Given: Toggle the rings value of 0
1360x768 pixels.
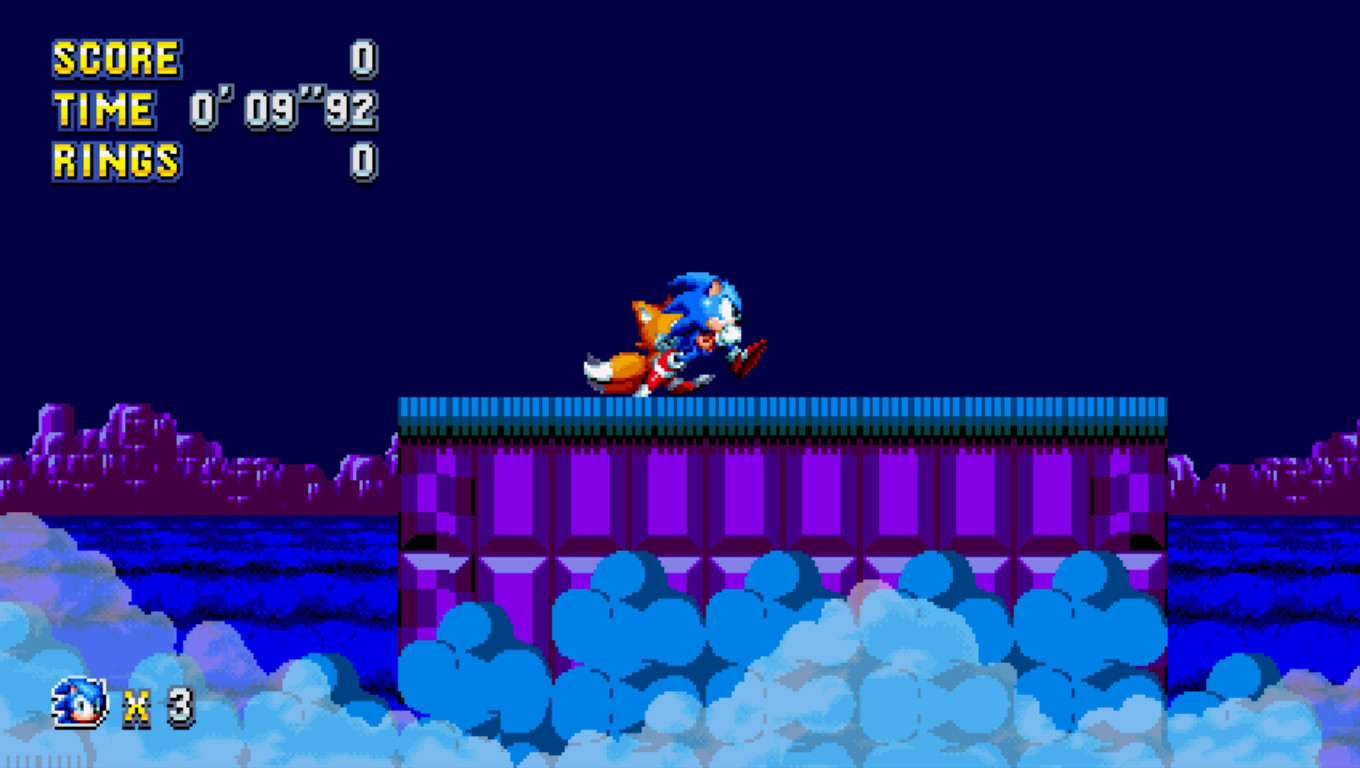Looking at the screenshot, I should coord(365,160).
